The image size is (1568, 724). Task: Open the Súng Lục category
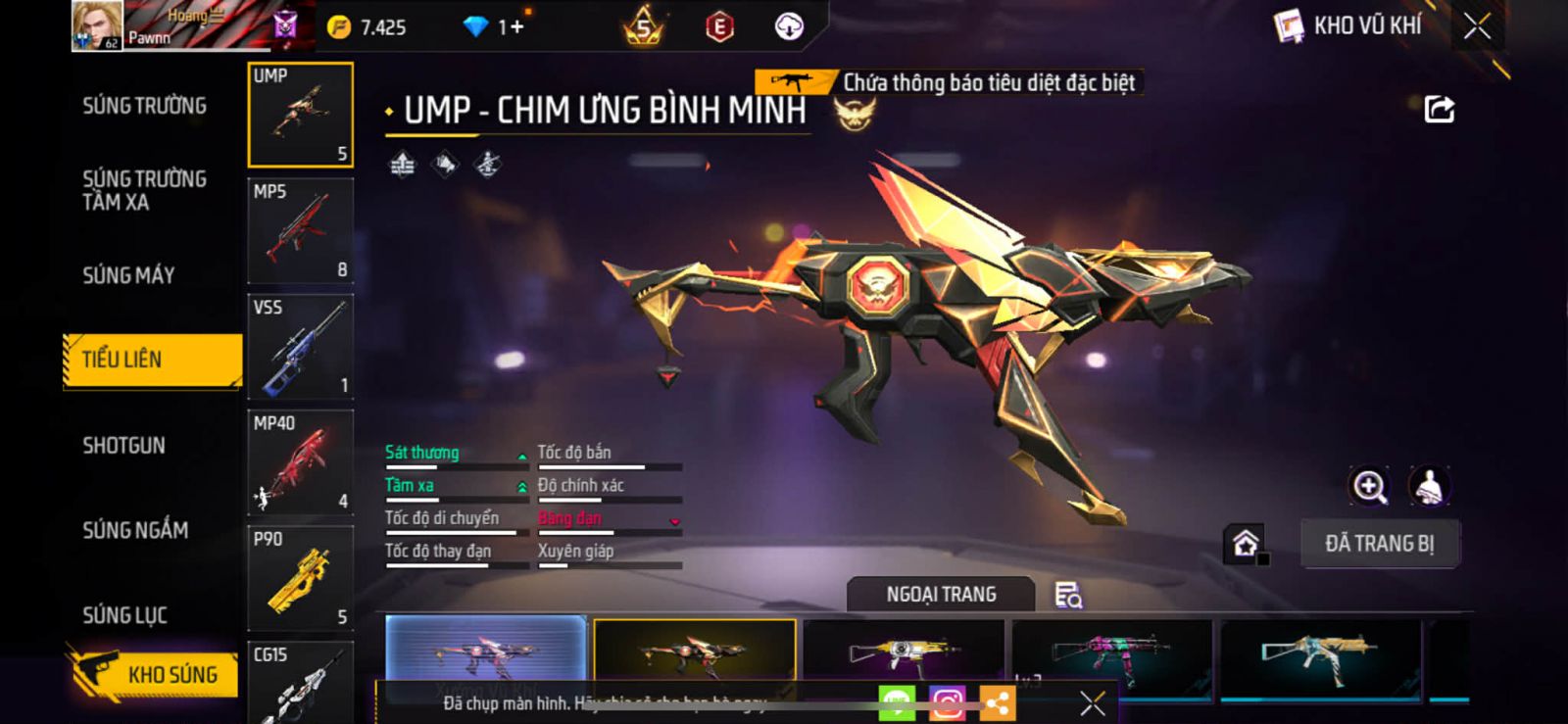(124, 615)
